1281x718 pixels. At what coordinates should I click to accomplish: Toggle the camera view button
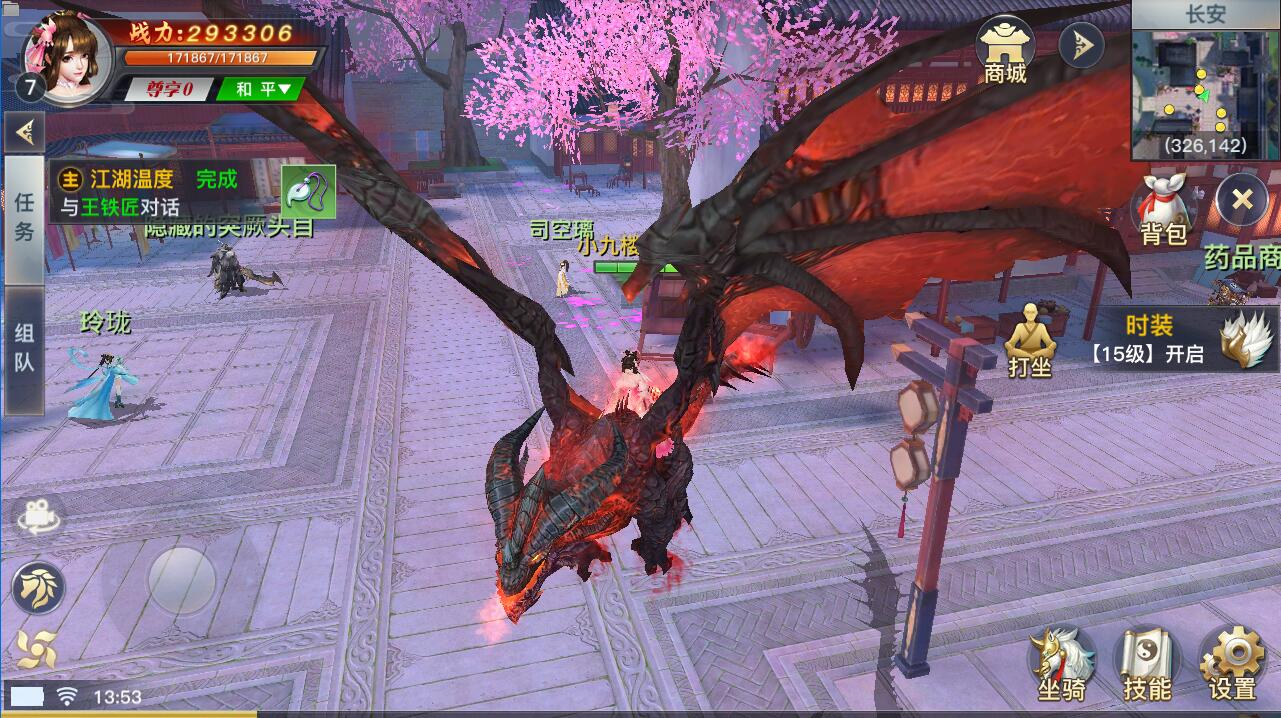click(x=38, y=516)
